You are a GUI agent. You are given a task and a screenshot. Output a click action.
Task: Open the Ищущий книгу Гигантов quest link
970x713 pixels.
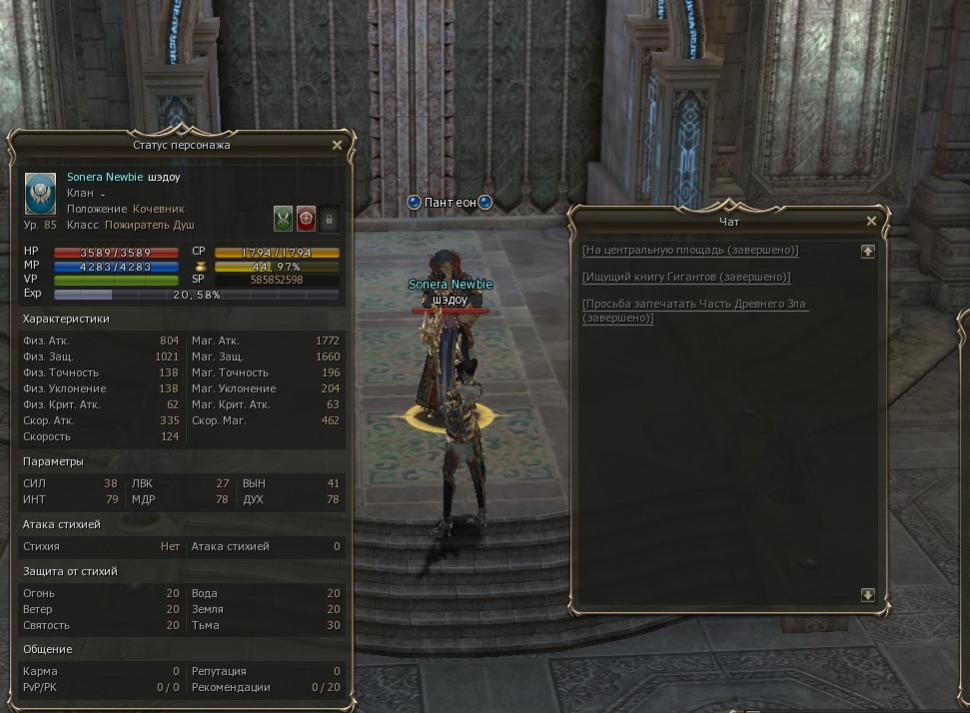pyautogui.click(x=686, y=277)
